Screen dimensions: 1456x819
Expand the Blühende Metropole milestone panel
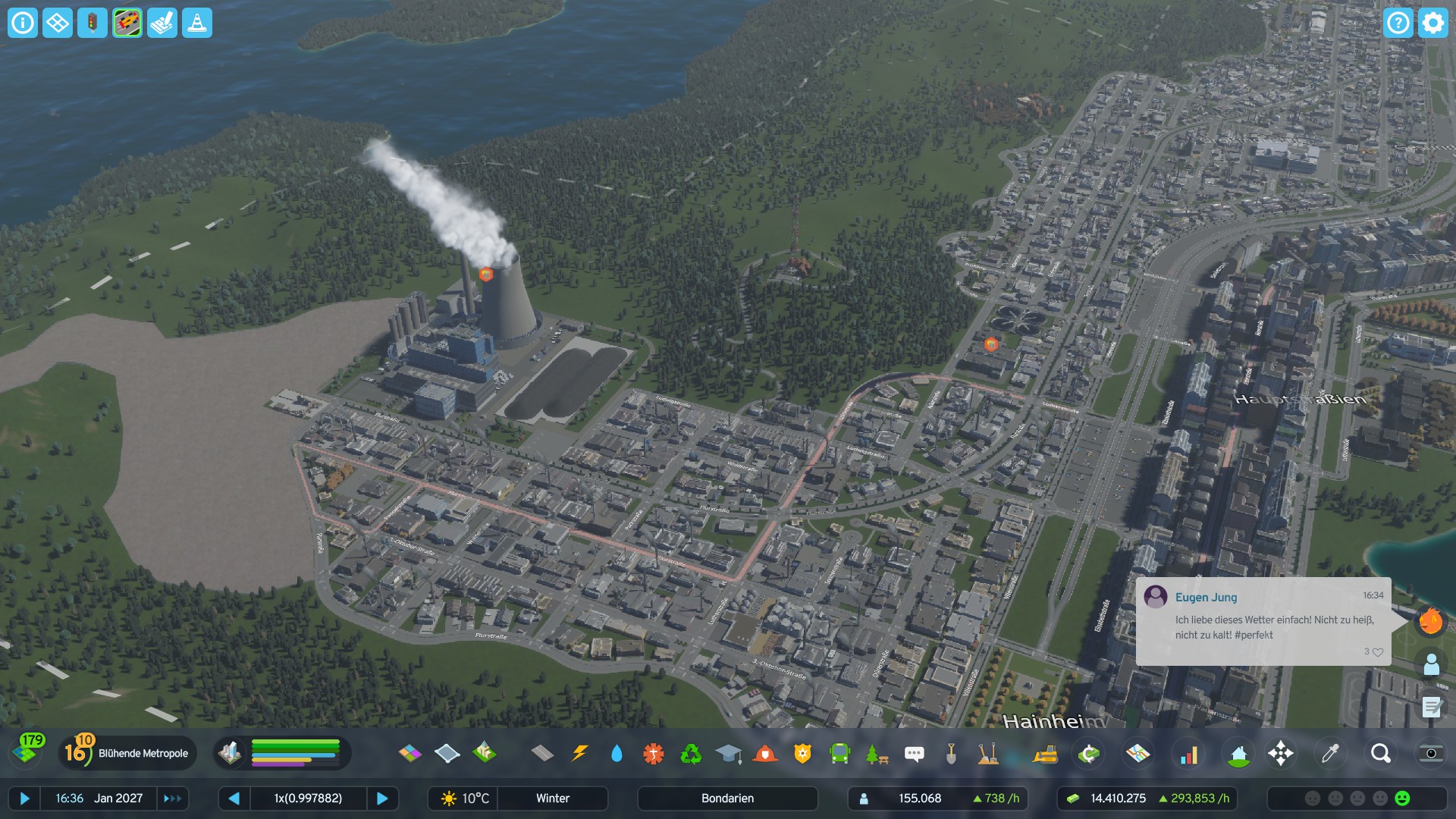(x=127, y=753)
